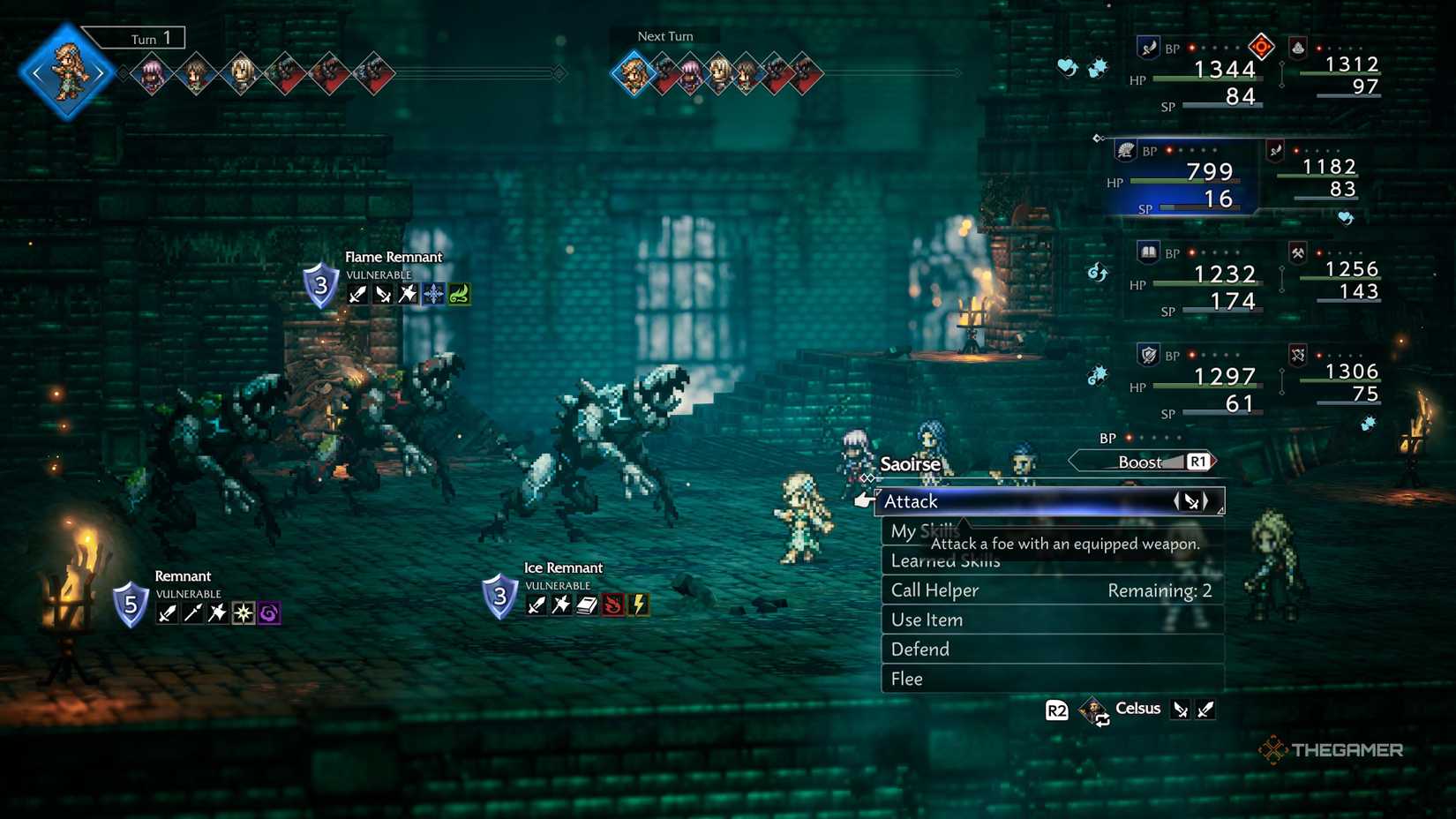Click the shield job icon on the 1297 HP panel
This screenshot has width=1456, height=819.
1147,355
